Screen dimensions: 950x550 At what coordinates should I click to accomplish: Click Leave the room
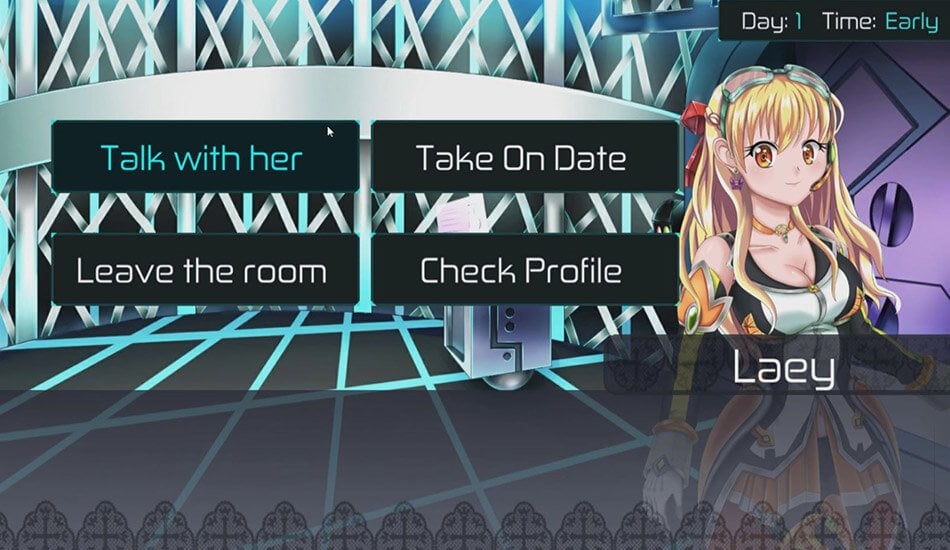tap(204, 270)
